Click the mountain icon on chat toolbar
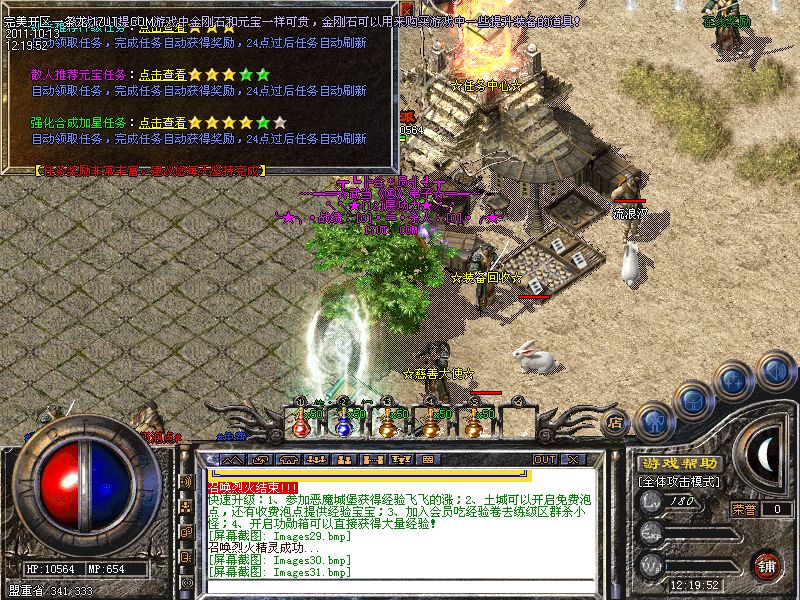800x600 pixels. (x=231, y=459)
